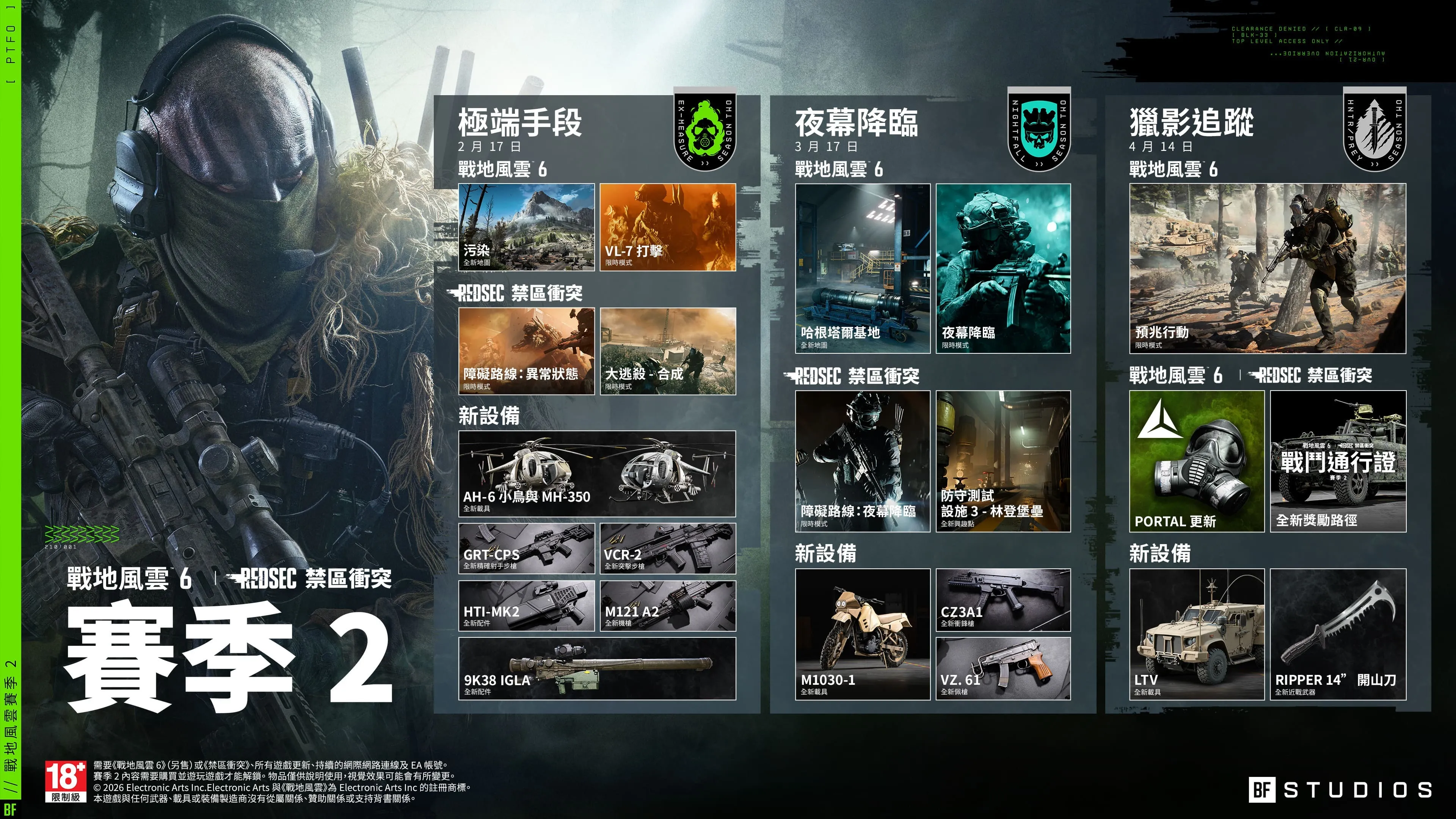
Task: Choose the 9K38 IGLA launcher tile
Action: pyautogui.click(x=597, y=668)
